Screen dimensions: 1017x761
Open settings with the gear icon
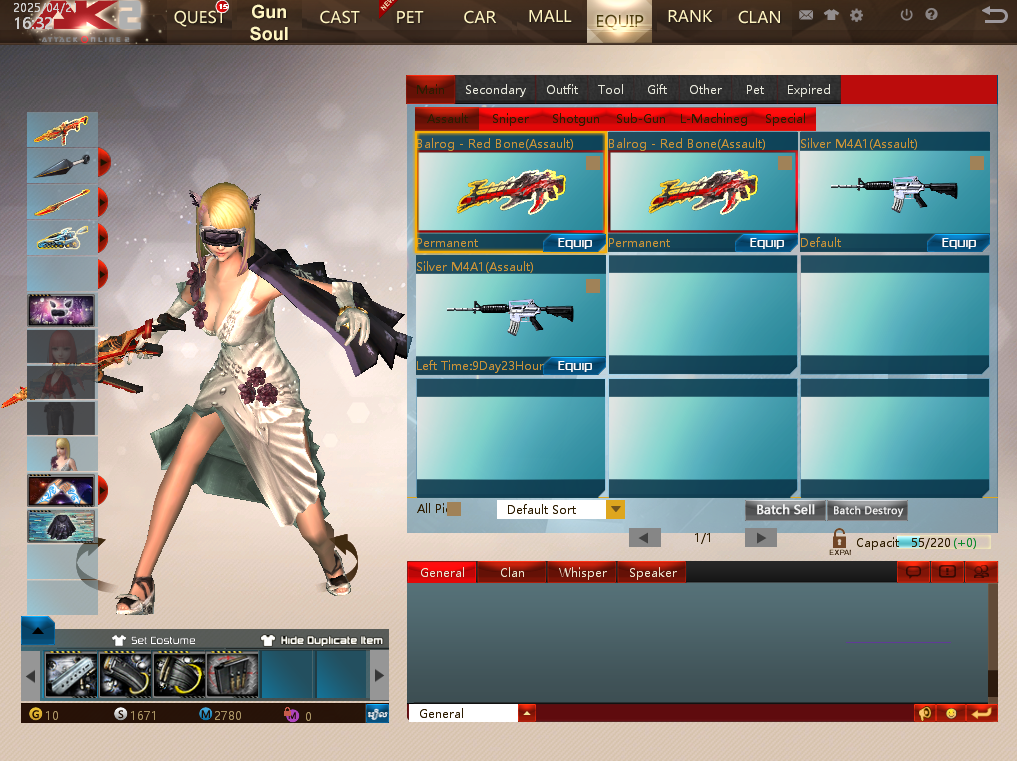pyautogui.click(x=856, y=16)
